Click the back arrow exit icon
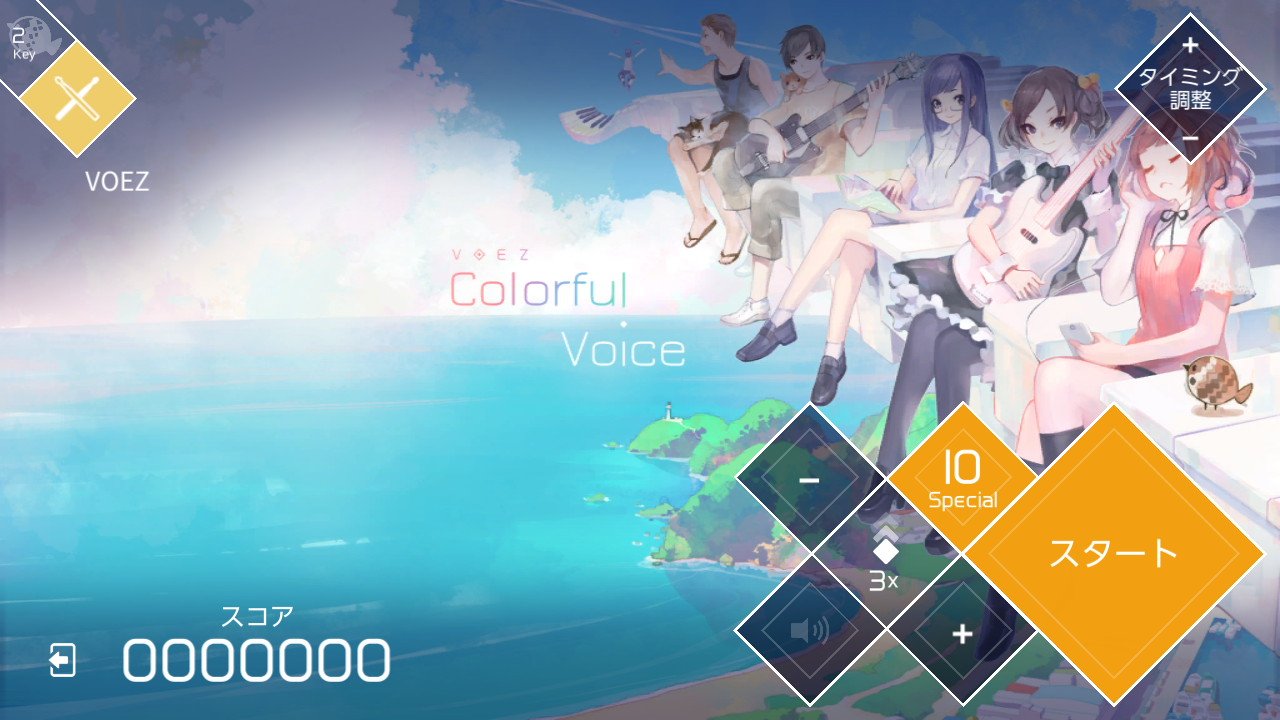Screen dimensions: 1280x720 [63, 659]
